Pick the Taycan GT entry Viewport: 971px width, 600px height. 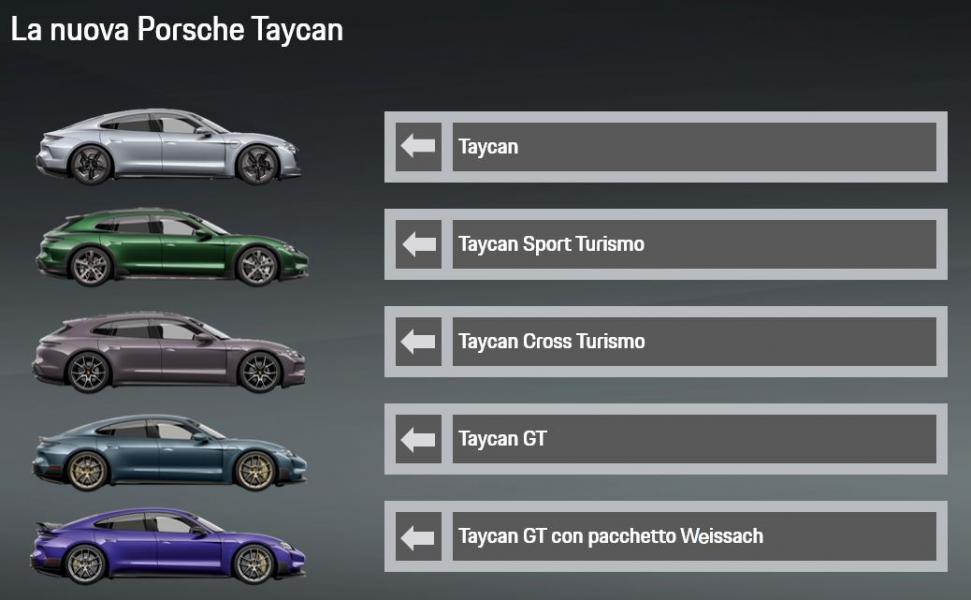(x=665, y=439)
